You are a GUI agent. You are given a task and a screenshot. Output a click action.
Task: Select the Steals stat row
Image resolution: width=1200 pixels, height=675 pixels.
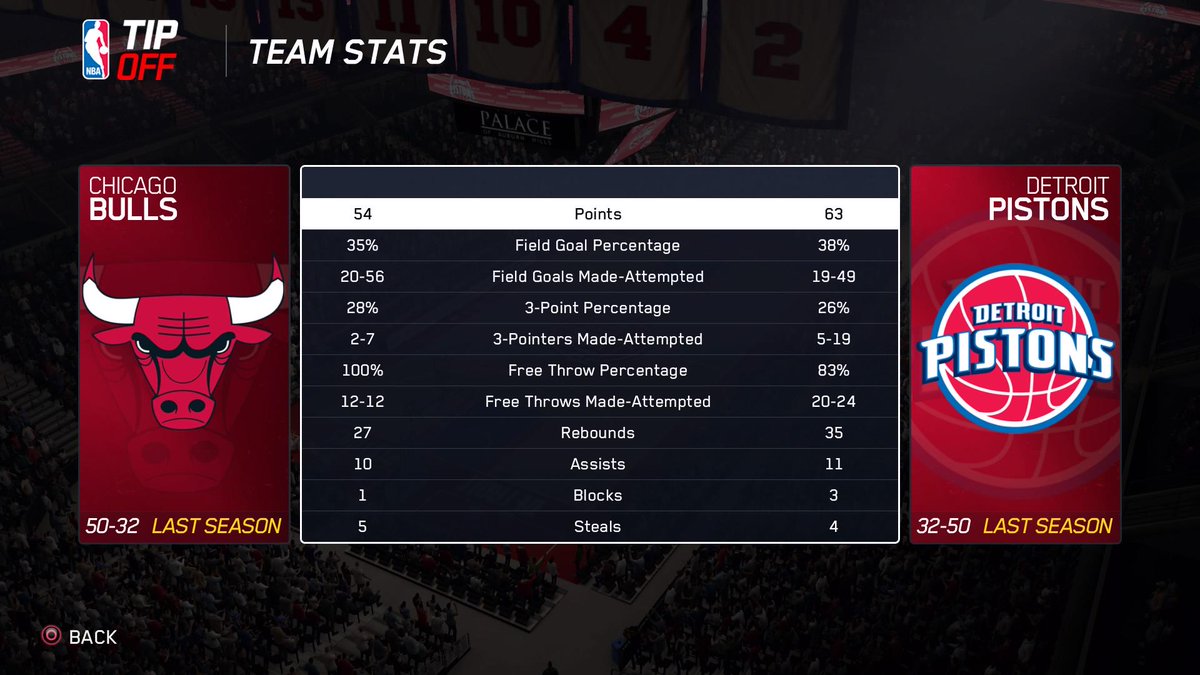coord(598,527)
